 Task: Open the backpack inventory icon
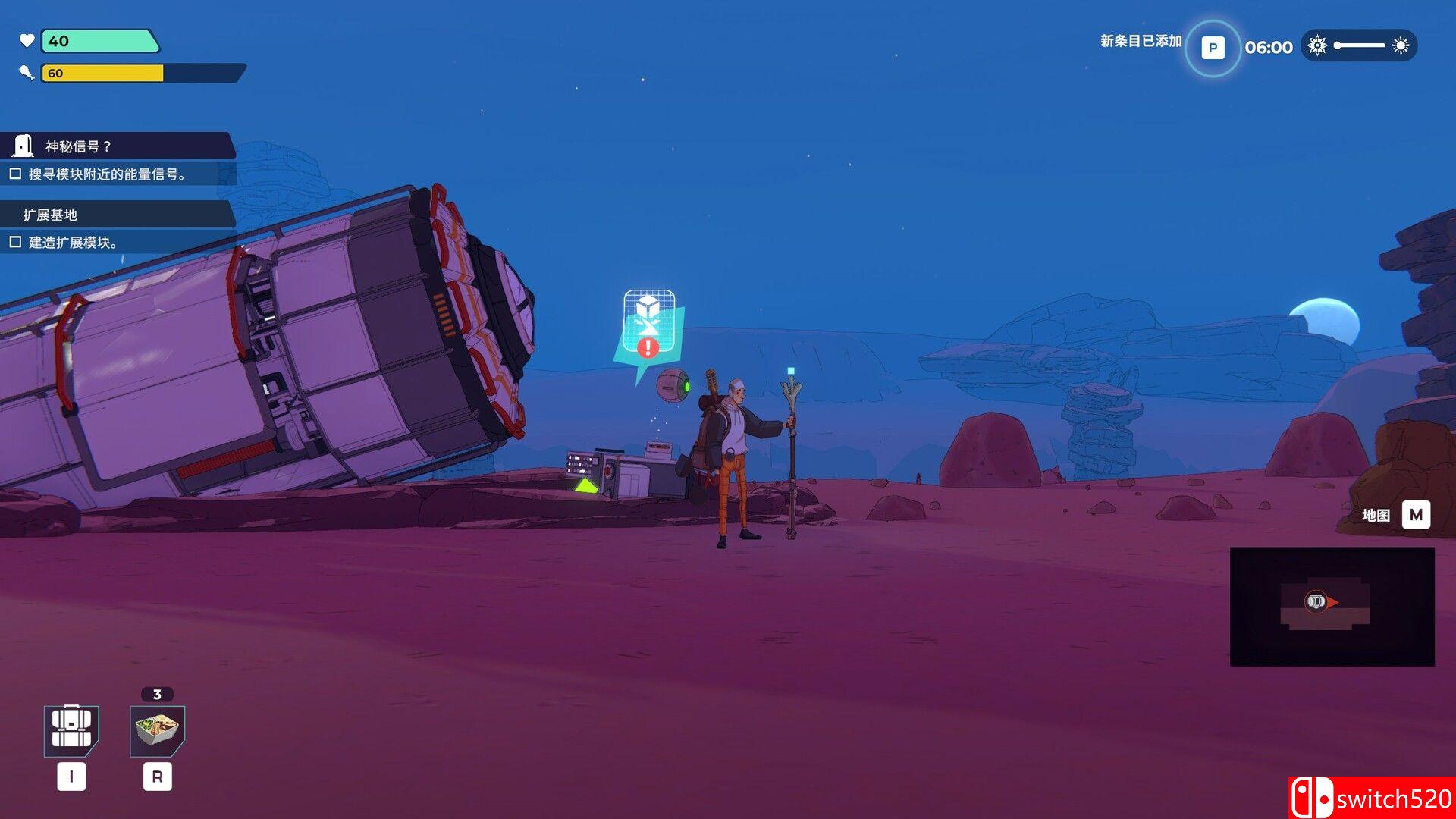[x=71, y=730]
